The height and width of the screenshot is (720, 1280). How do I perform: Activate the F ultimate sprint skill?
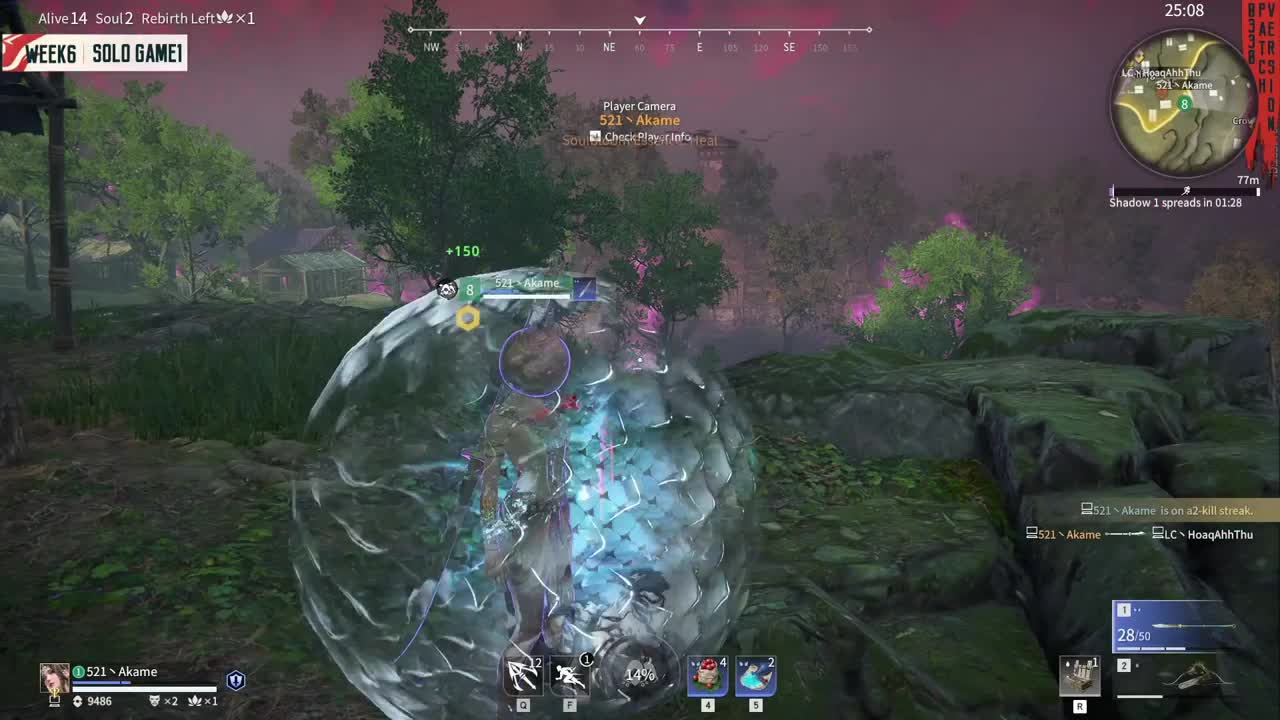coord(569,675)
